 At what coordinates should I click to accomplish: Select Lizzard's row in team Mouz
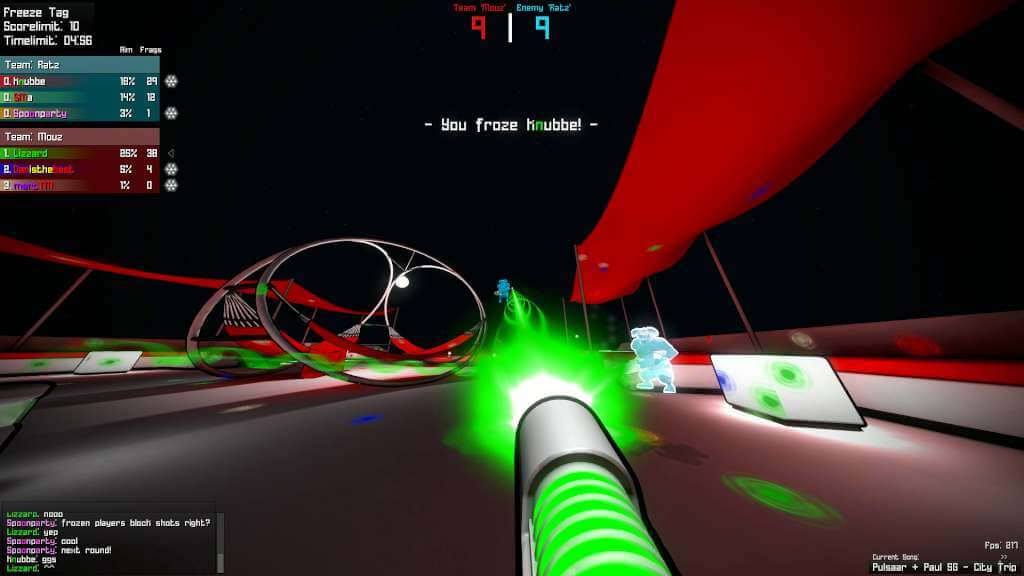[80, 153]
